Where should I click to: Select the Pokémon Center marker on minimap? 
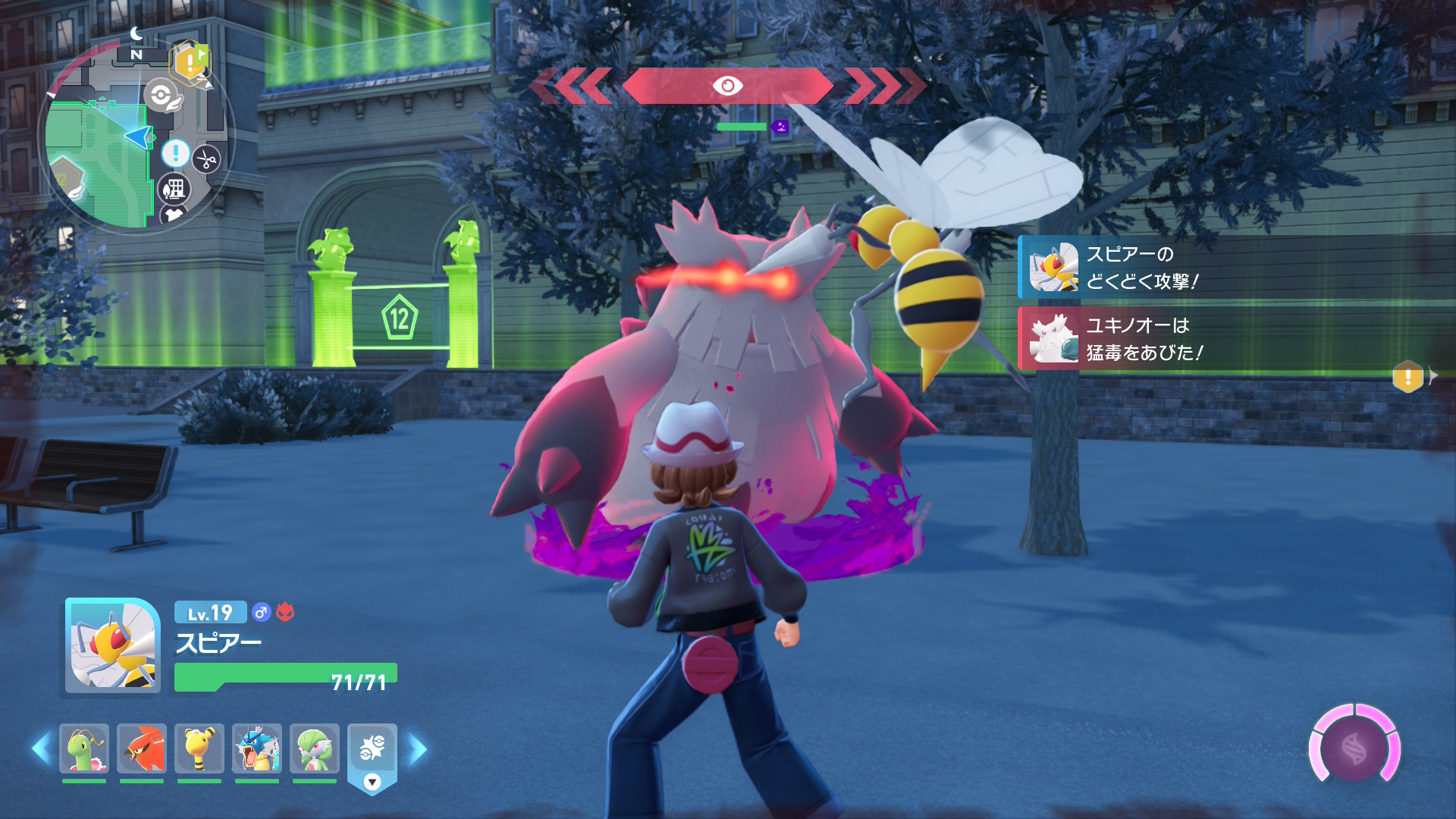(162, 96)
